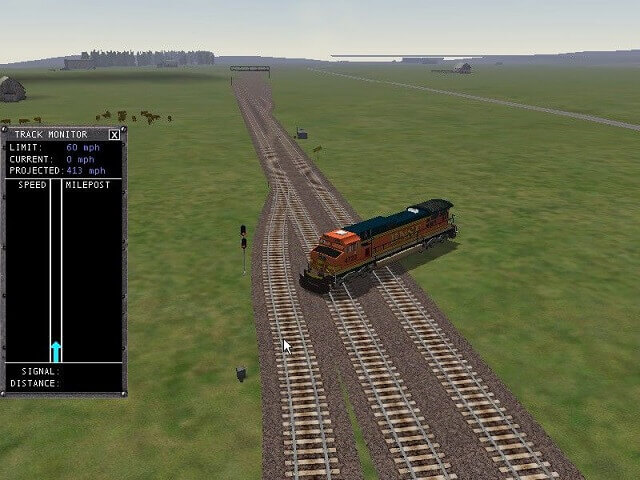The height and width of the screenshot is (480, 640).
Task: Close the Track Monitor window
Action: click(x=114, y=134)
